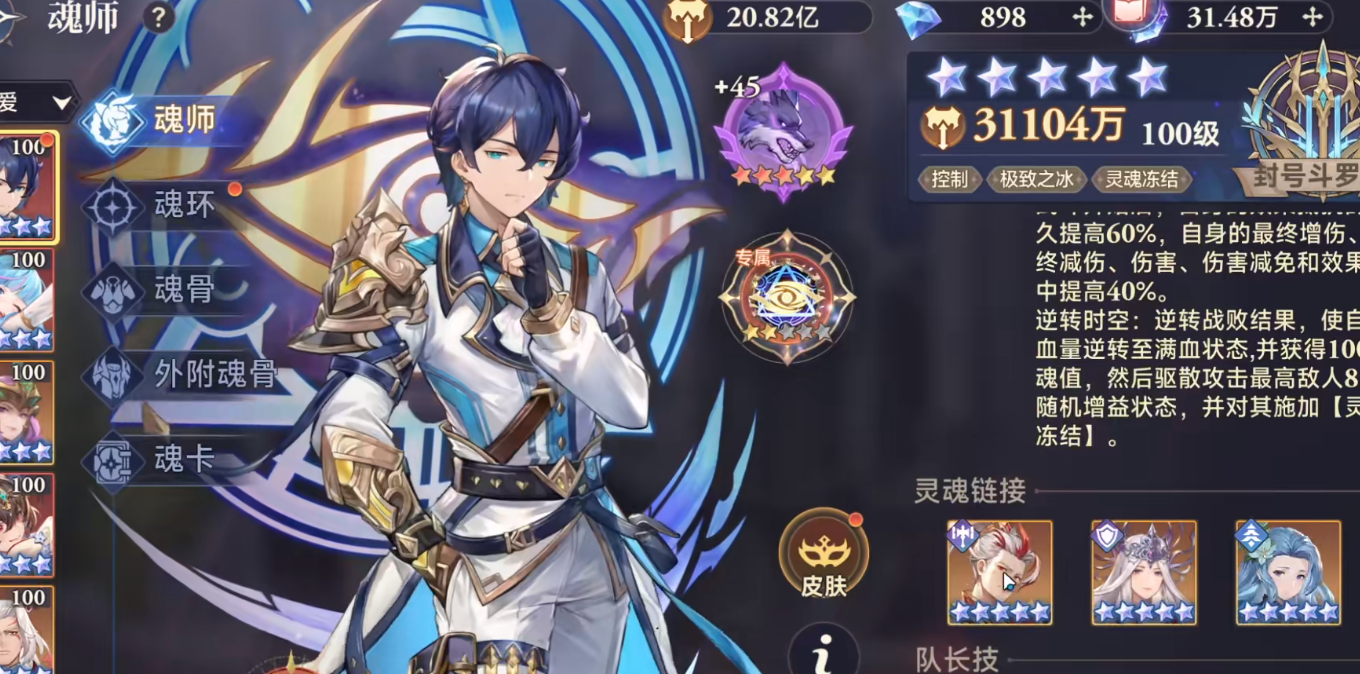Image resolution: width=1360 pixels, height=674 pixels.
Task: Pick the blue-haired soul link hero
Action: (x=1288, y=572)
